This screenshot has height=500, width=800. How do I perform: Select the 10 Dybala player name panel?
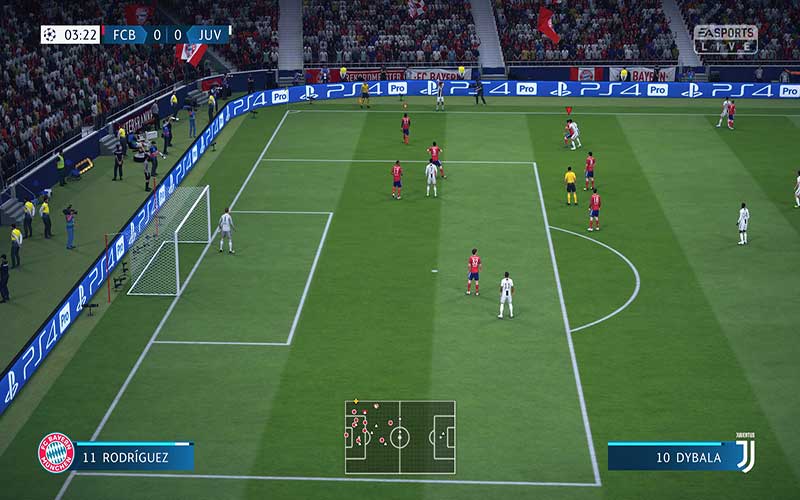[668, 458]
